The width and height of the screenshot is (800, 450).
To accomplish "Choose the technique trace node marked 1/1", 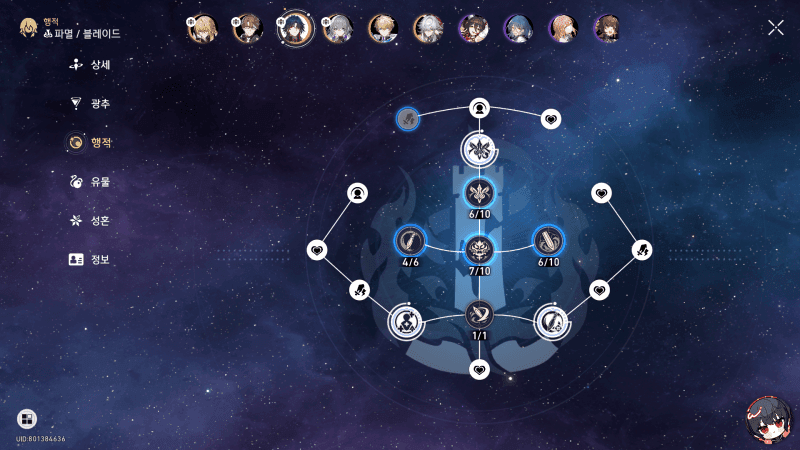I will (x=479, y=313).
